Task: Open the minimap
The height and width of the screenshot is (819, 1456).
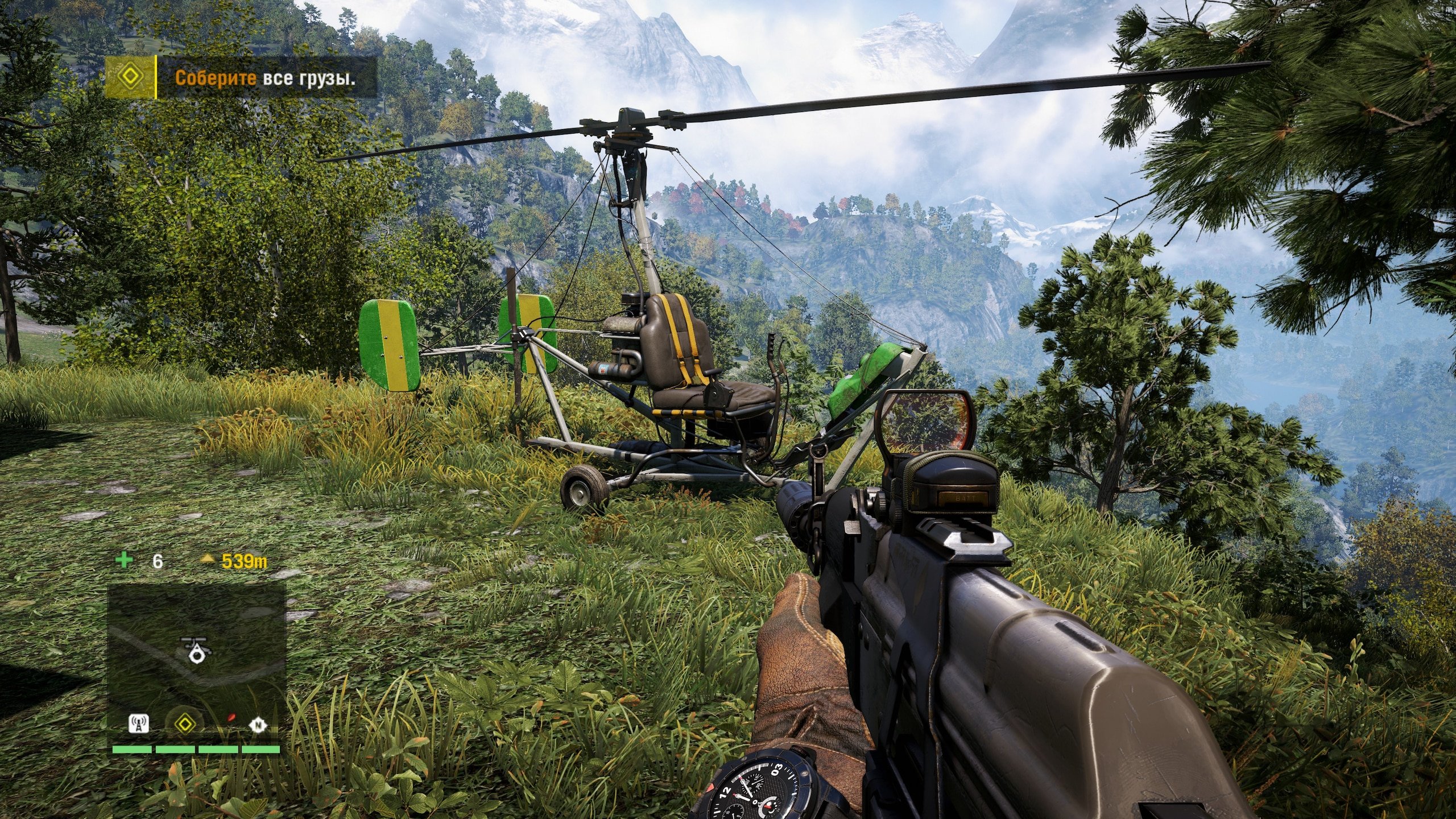Action: (197, 654)
